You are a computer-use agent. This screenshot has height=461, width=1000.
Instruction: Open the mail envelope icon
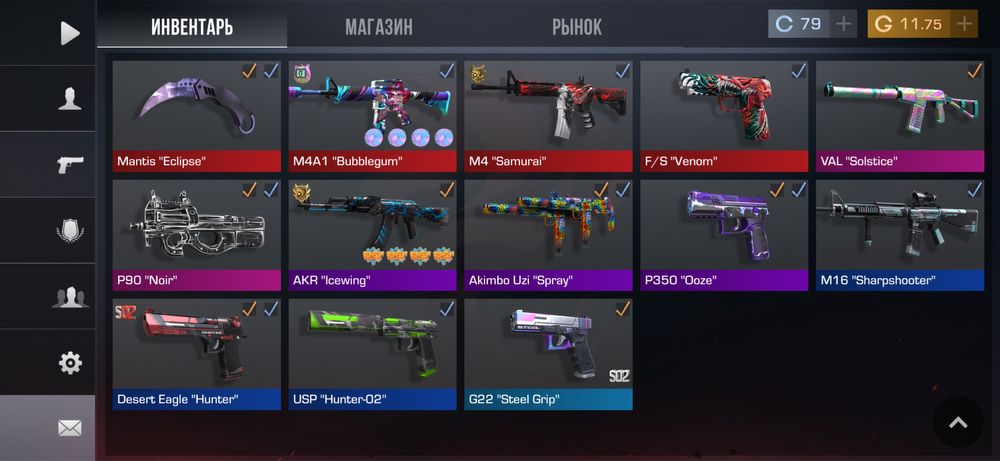click(69, 428)
